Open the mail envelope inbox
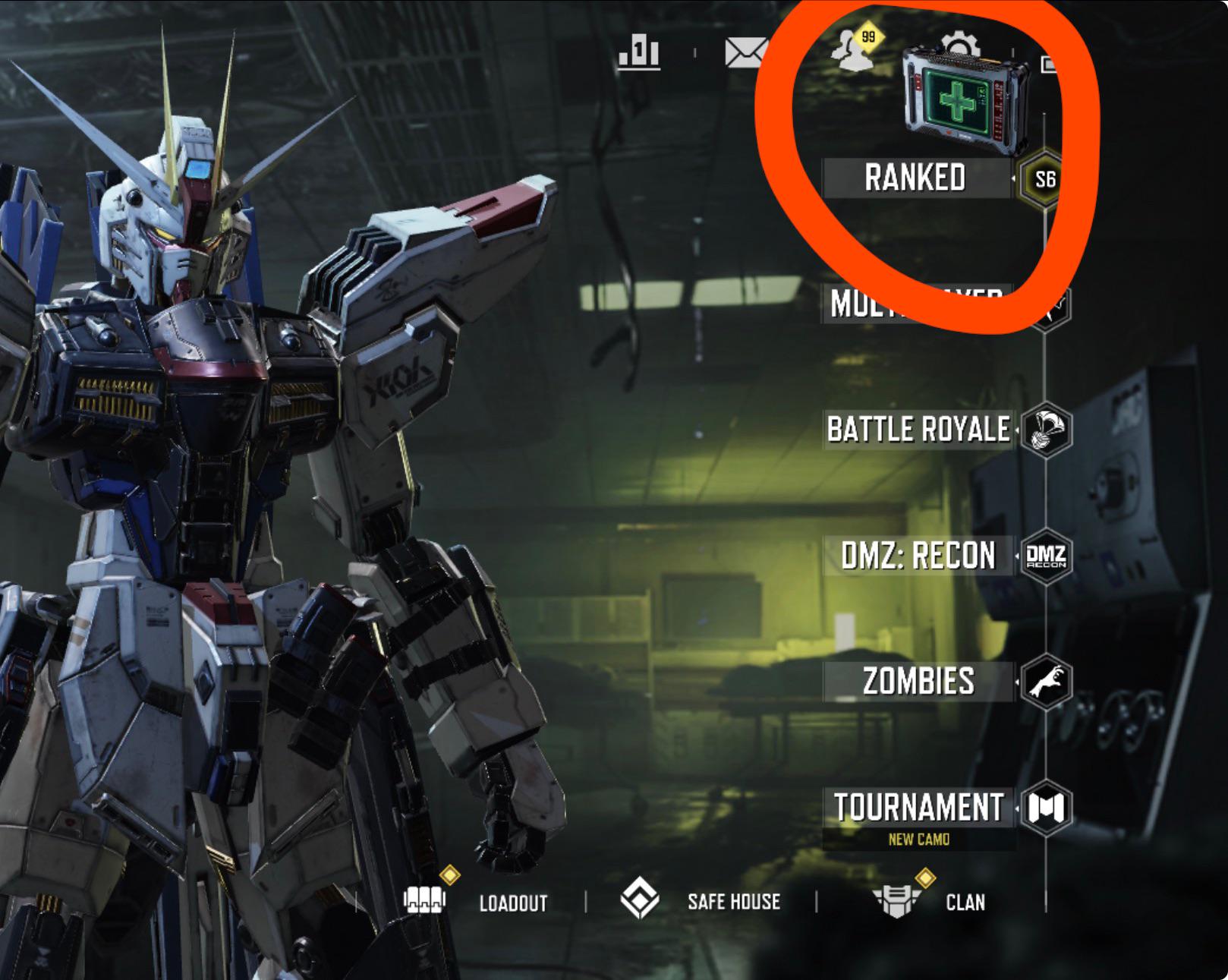 (x=745, y=53)
